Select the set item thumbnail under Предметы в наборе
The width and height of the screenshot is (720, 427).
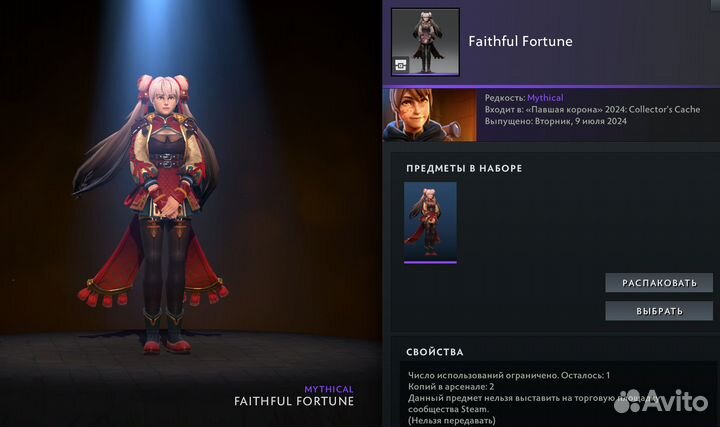click(430, 221)
